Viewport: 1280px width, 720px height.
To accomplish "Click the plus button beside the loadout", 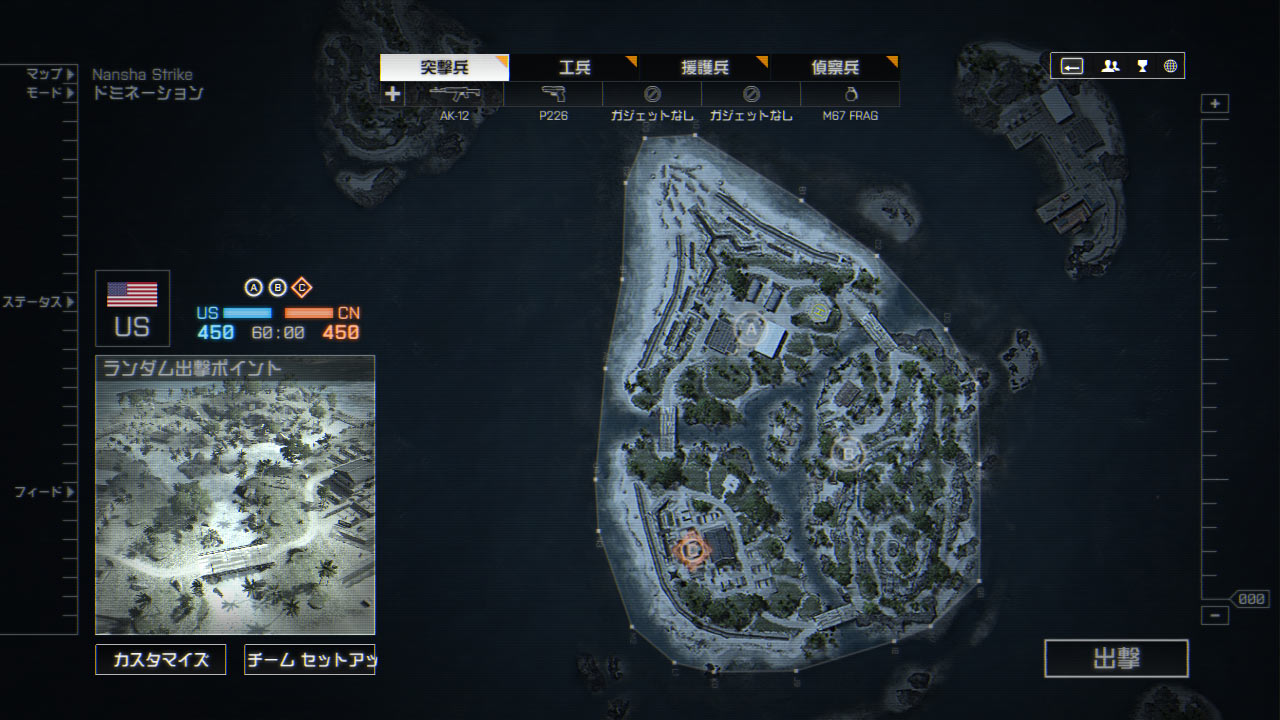I will pyautogui.click(x=392, y=94).
